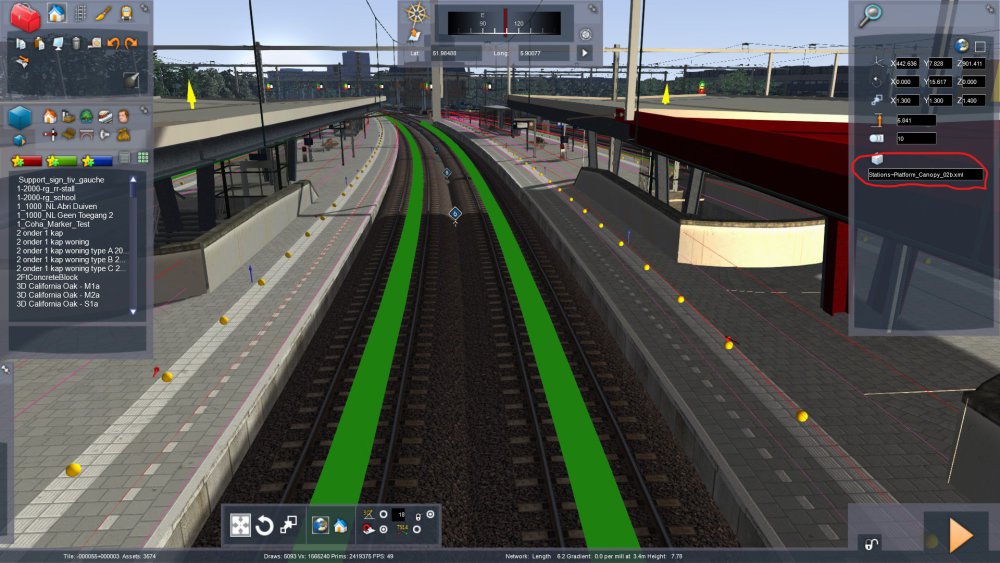Click the orange play button
Image resolution: width=1000 pixels, height=563 pixels.
coord(960,535)
